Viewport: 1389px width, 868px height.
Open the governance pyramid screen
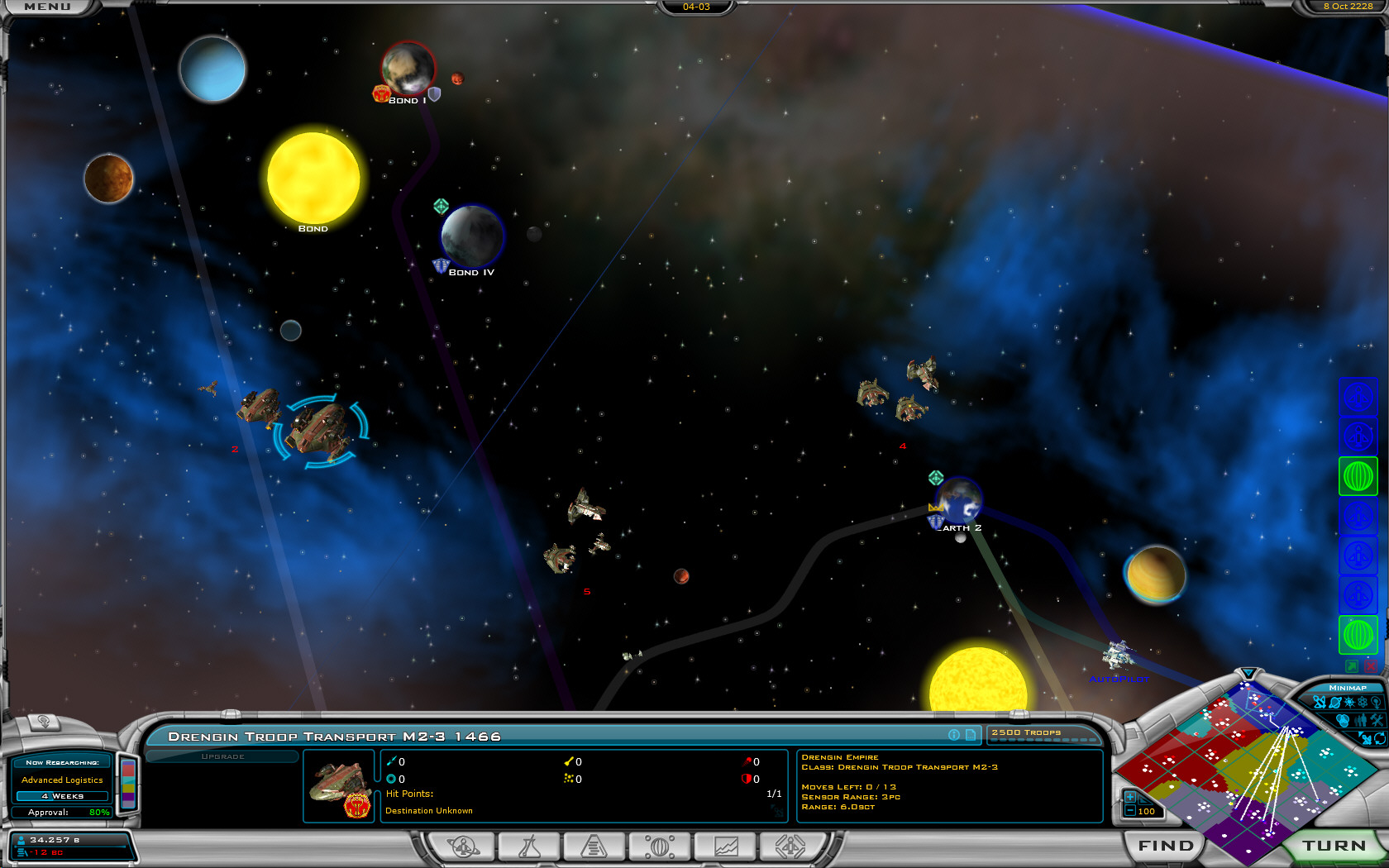coord(594,847)
